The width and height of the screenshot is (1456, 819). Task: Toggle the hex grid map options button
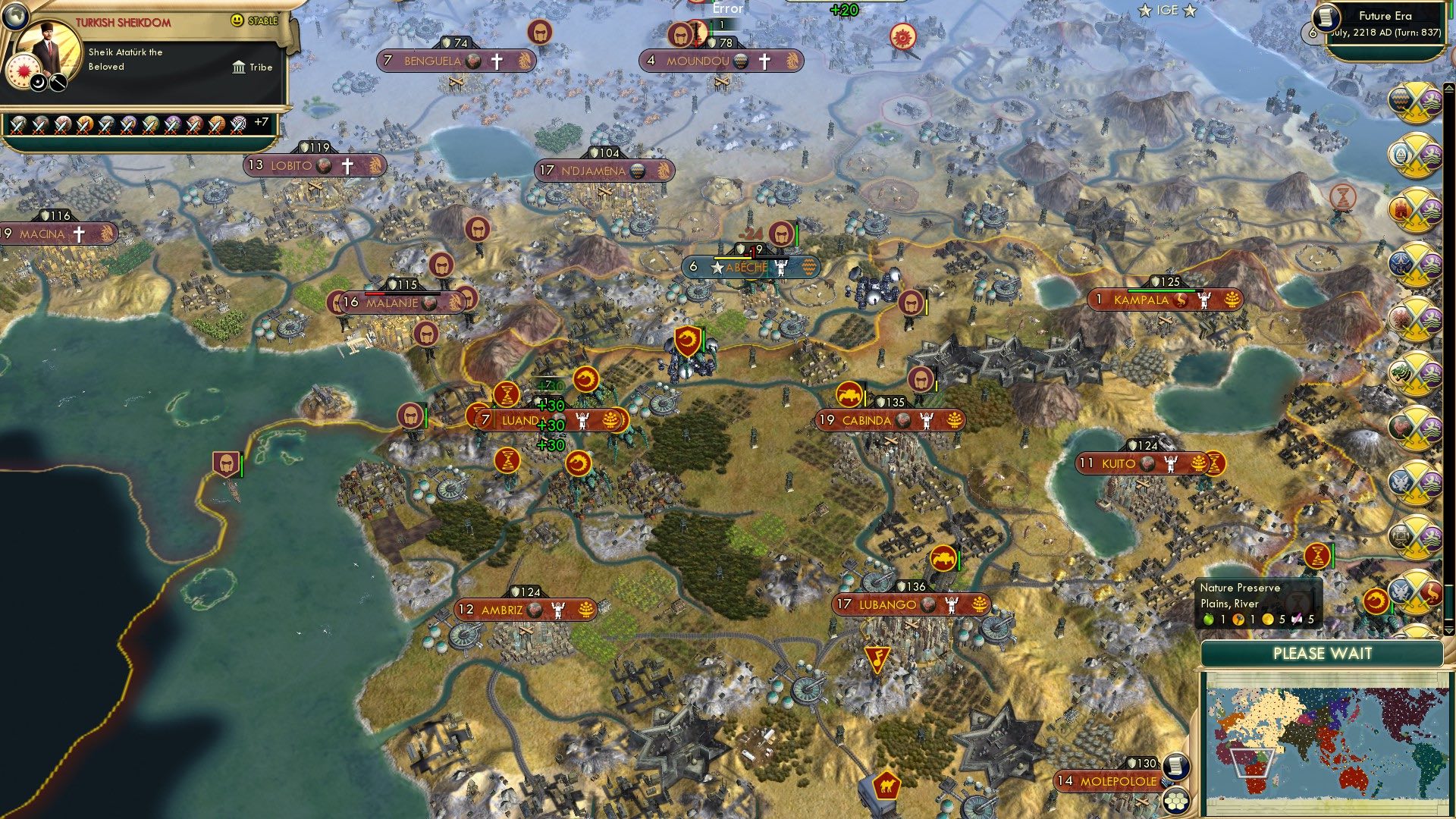click(1176, 800)
